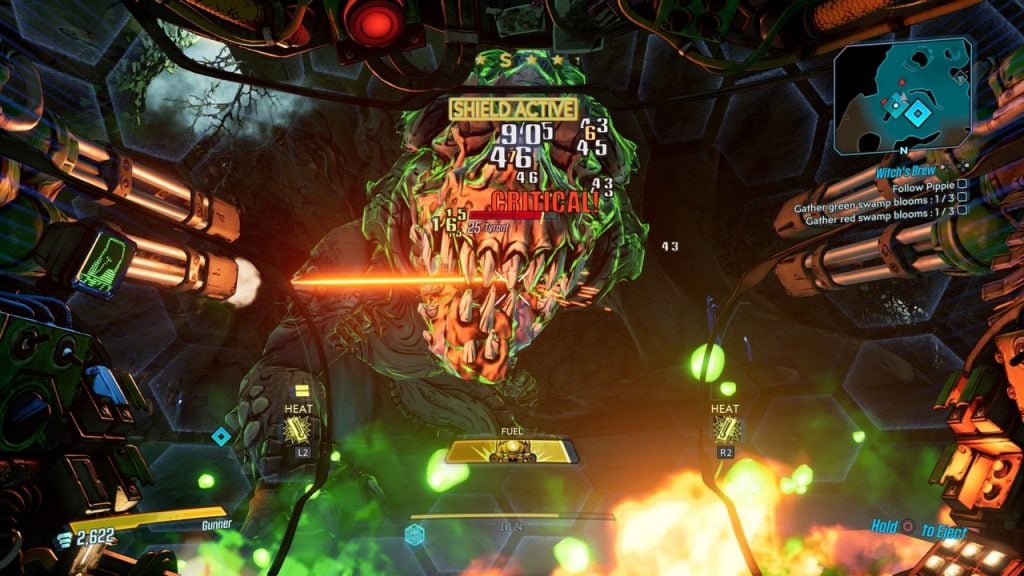Click the left weapon HEAT icon
Viewport: 1024px width, 576px height.
[x=299, y=428]
